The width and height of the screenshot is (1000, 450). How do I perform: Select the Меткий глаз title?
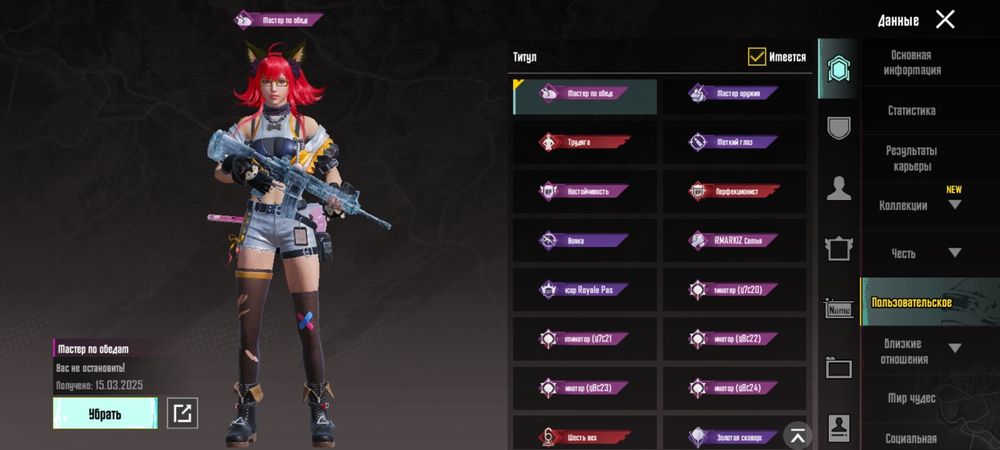click(734, 142)
